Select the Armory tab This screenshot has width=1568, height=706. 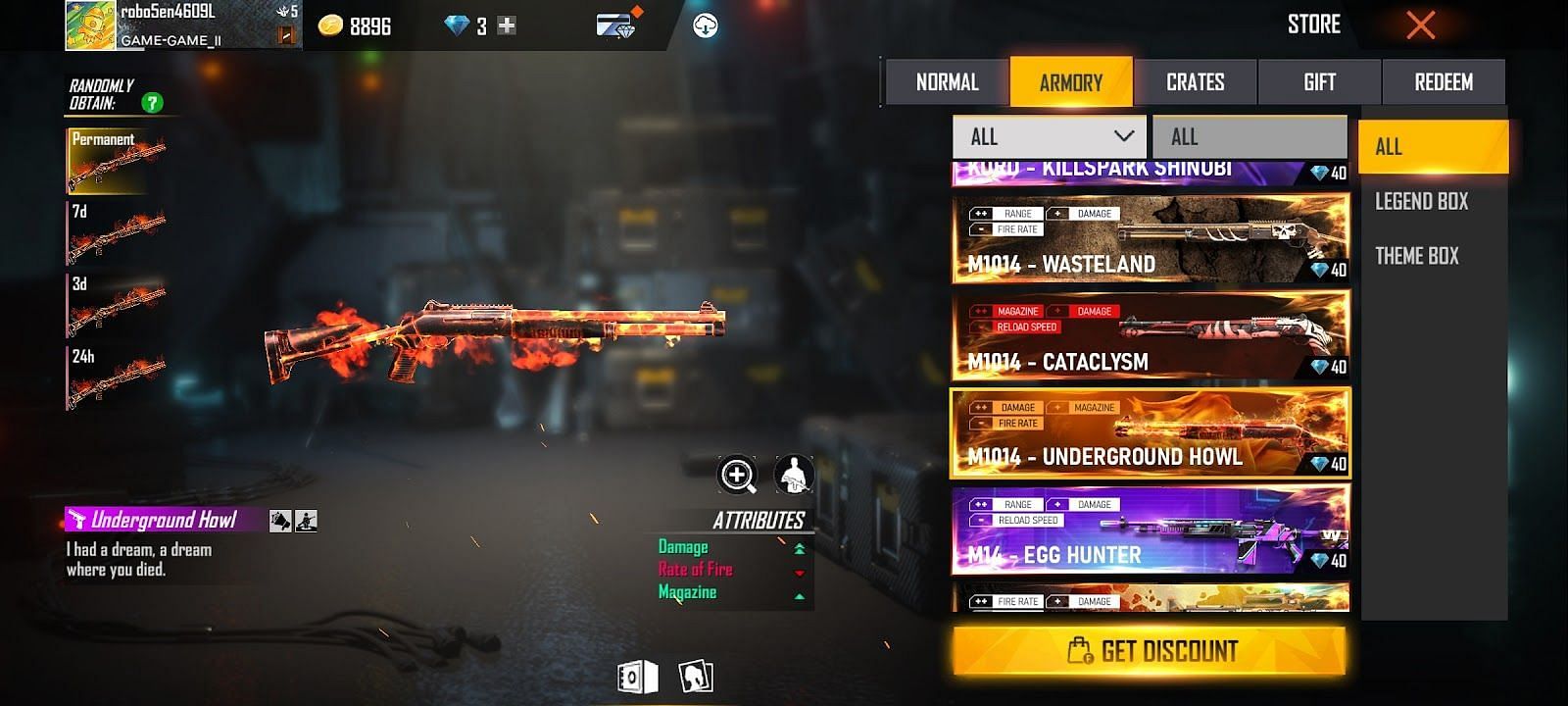click(1070, 82)
